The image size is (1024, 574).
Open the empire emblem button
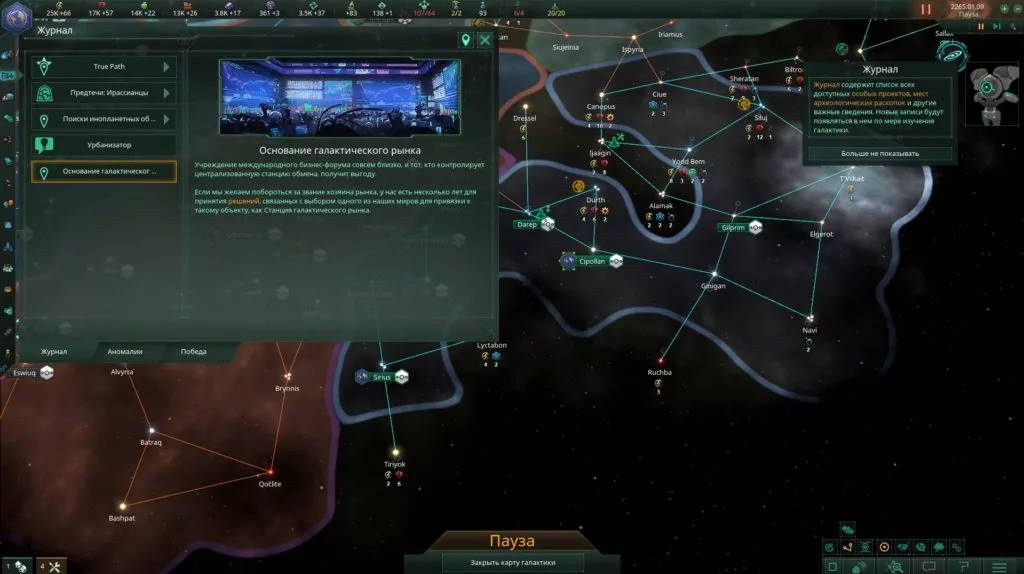click(x=14, y=17)
